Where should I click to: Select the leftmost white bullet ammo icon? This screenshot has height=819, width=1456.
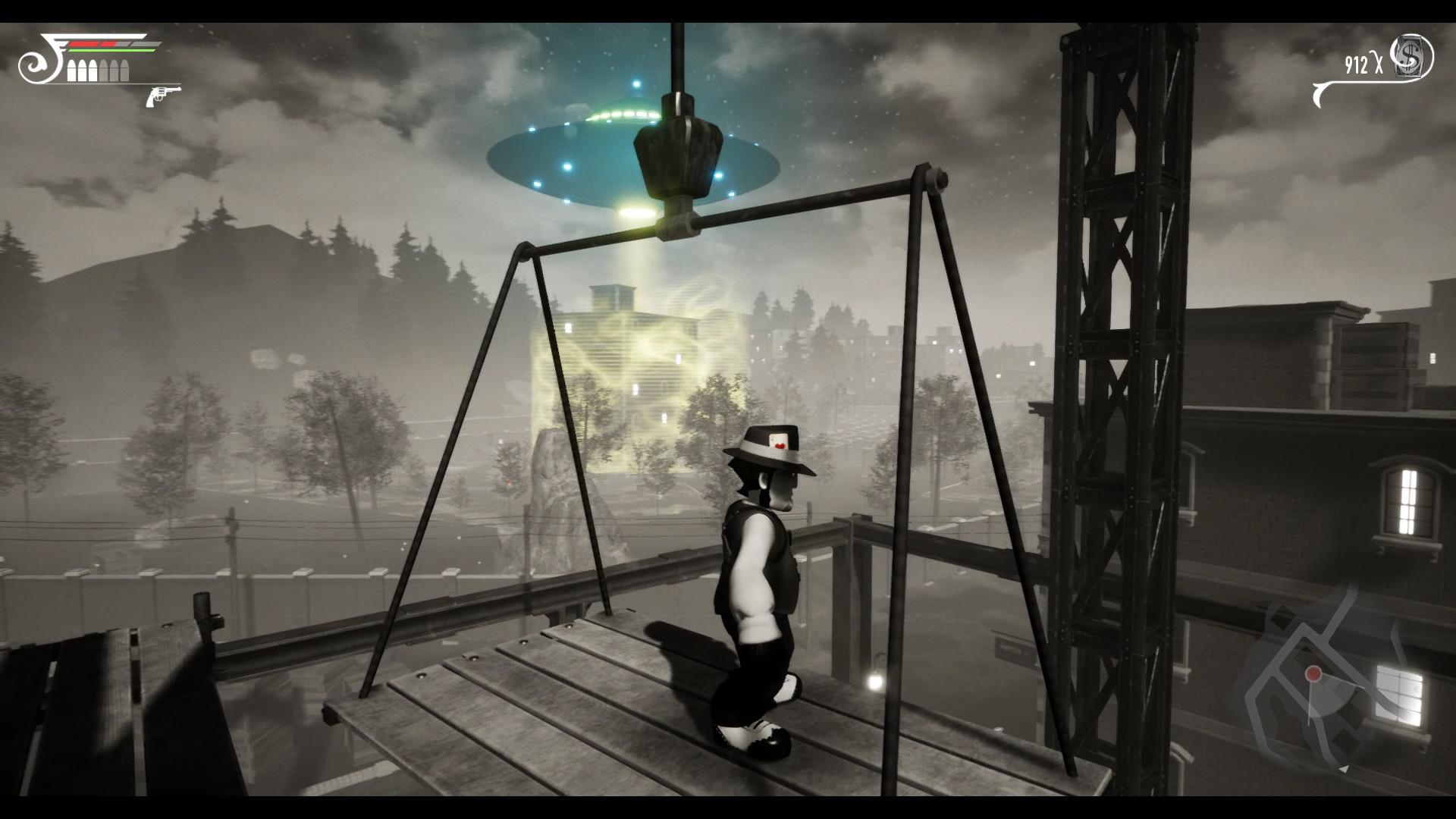[x=72, y=71]
